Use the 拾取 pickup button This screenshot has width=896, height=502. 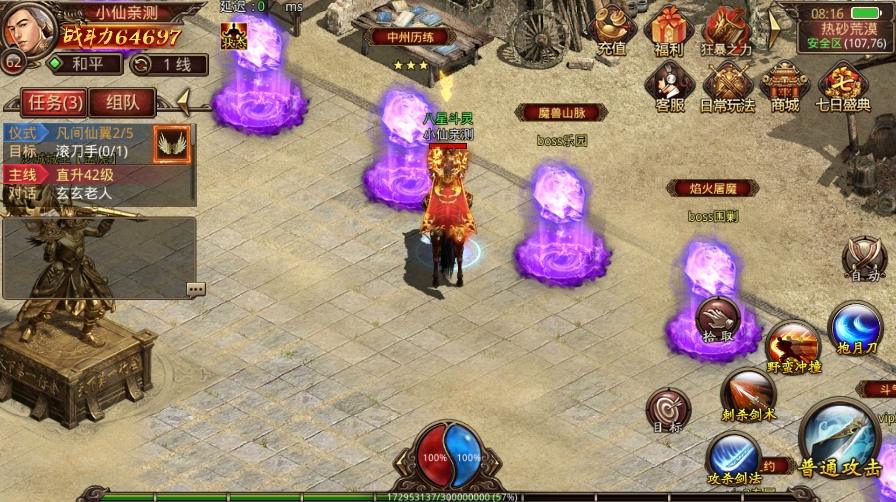pyautogui.click(x=718, y=319)
